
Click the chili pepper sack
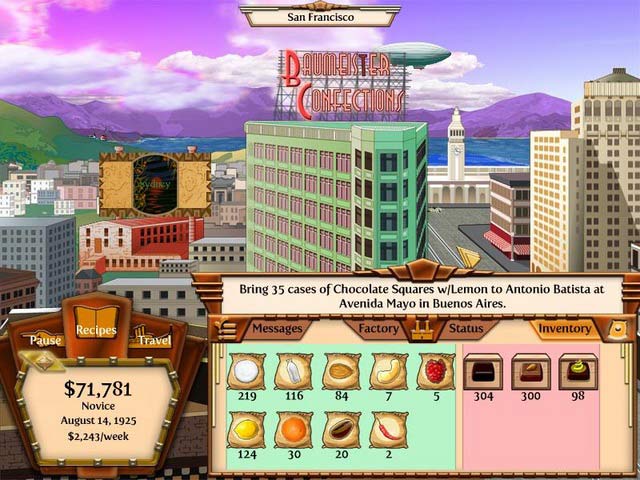coord(388,430)
